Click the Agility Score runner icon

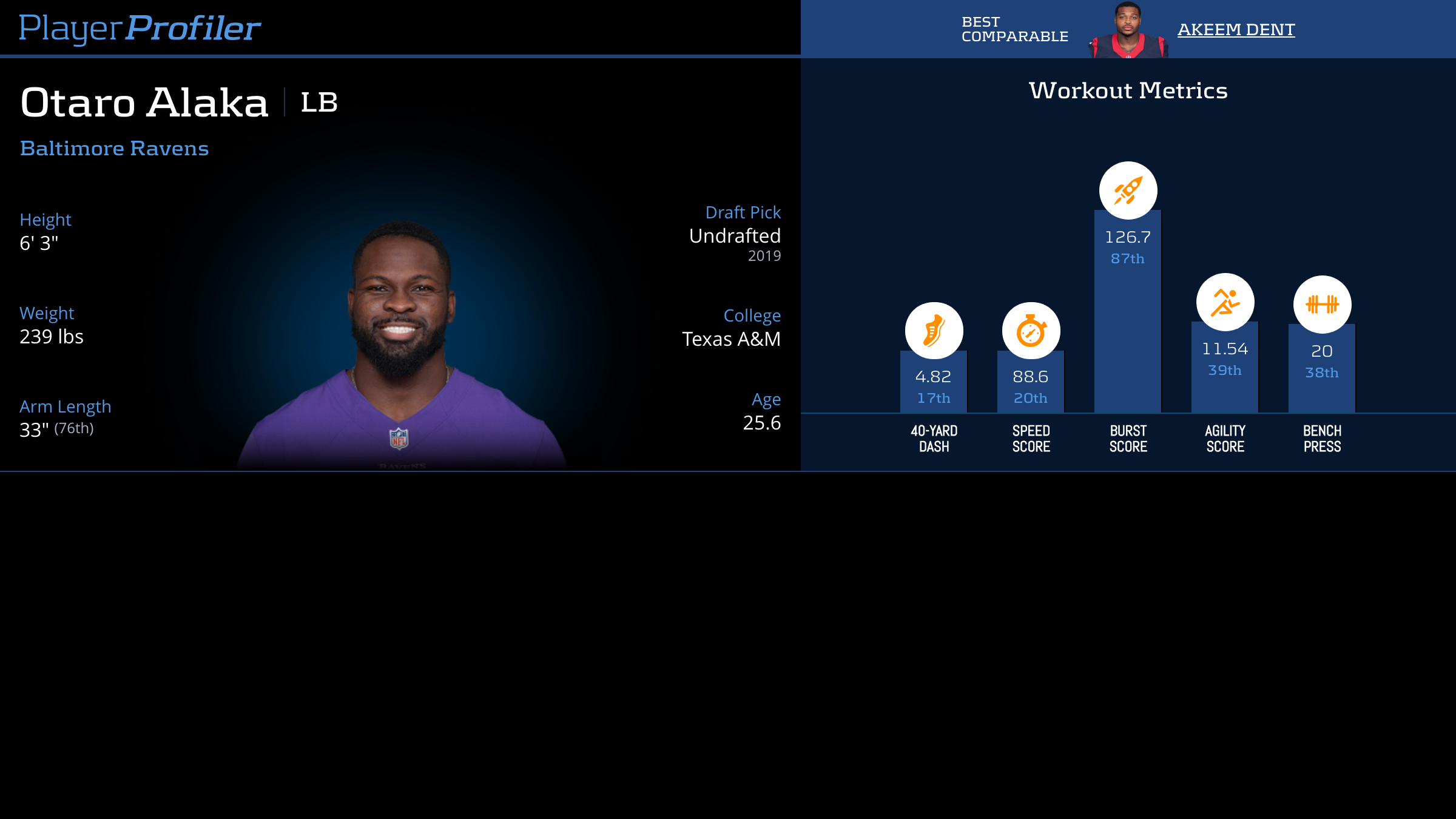(1225, 302)
